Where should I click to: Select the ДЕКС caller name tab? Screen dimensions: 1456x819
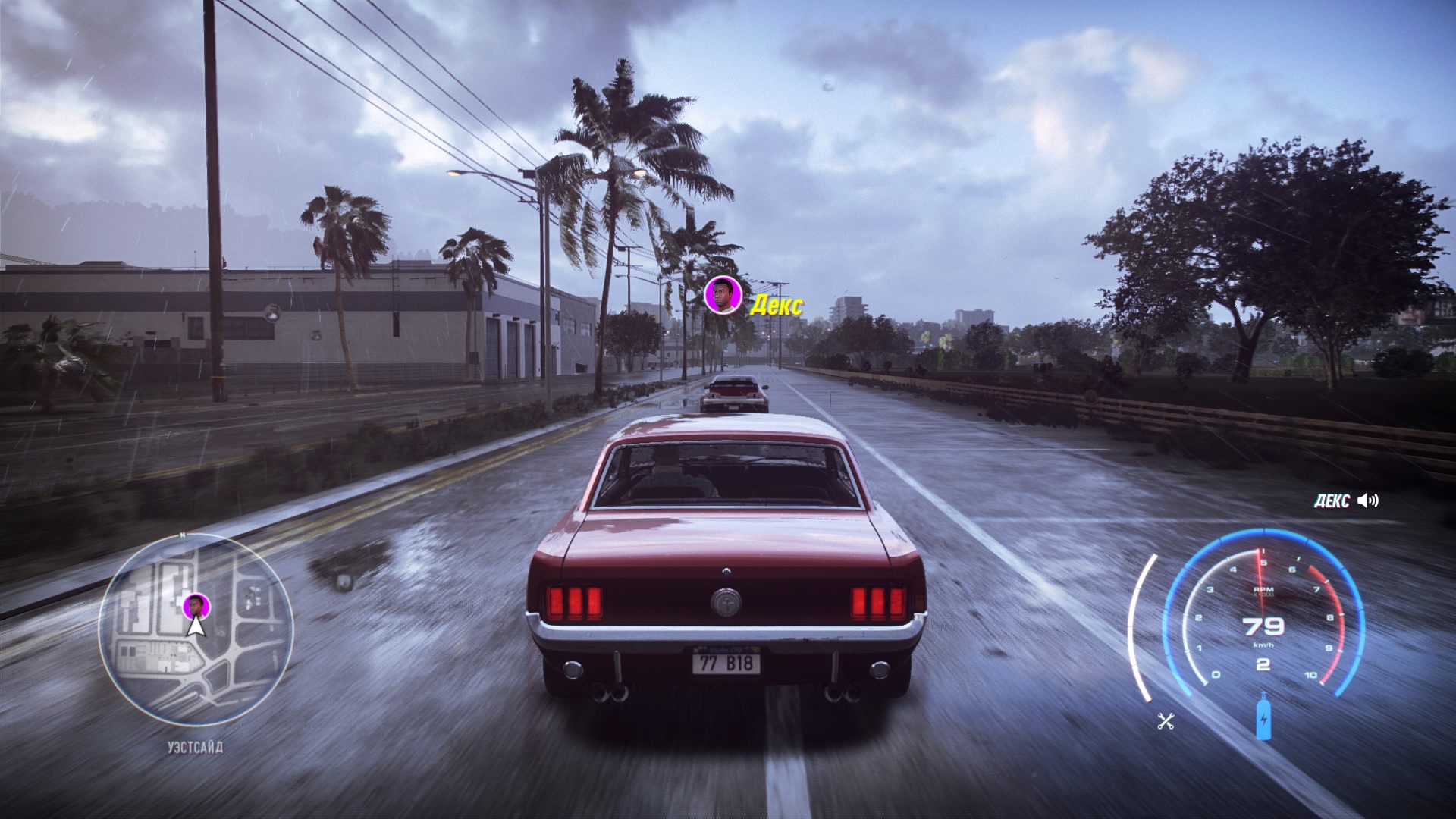pyautogui.click(x=1332, y=500)
